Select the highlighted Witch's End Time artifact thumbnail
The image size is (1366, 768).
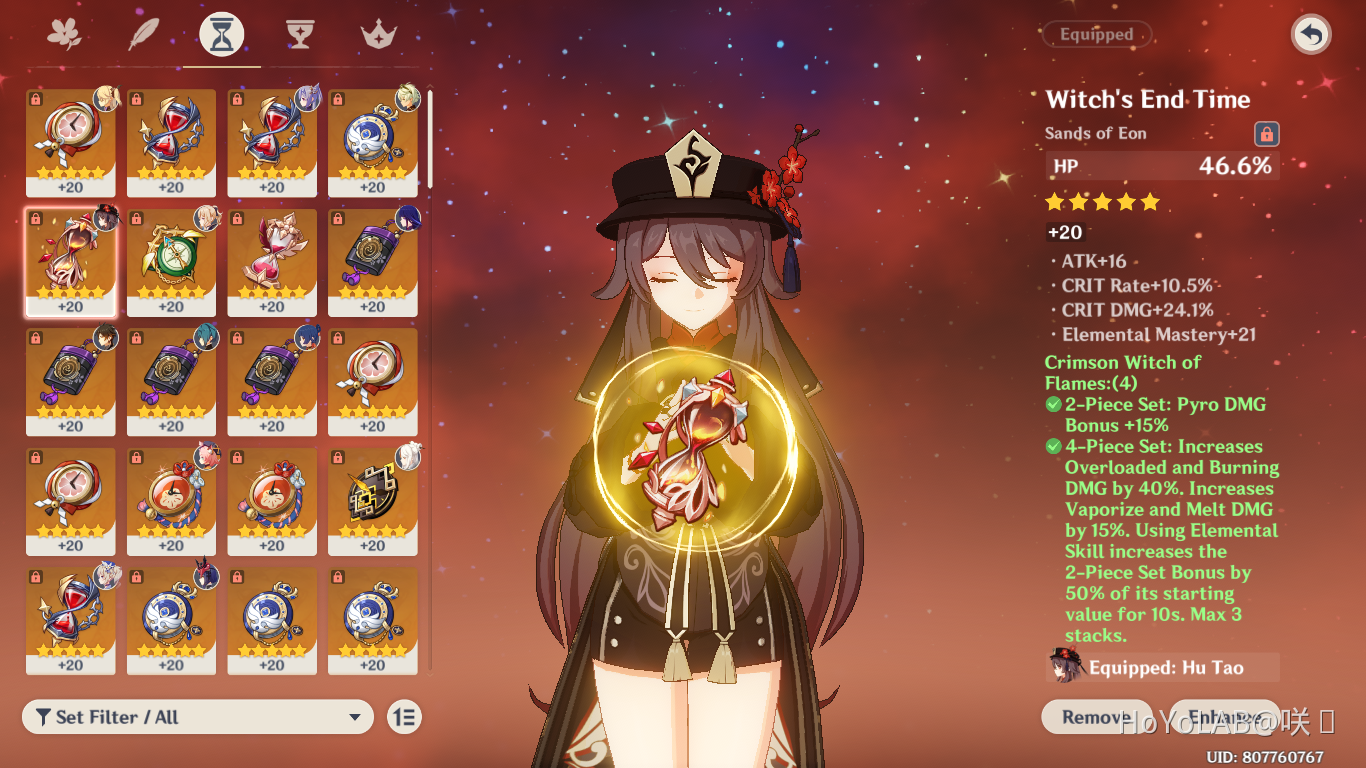click(x=70, y=261)
